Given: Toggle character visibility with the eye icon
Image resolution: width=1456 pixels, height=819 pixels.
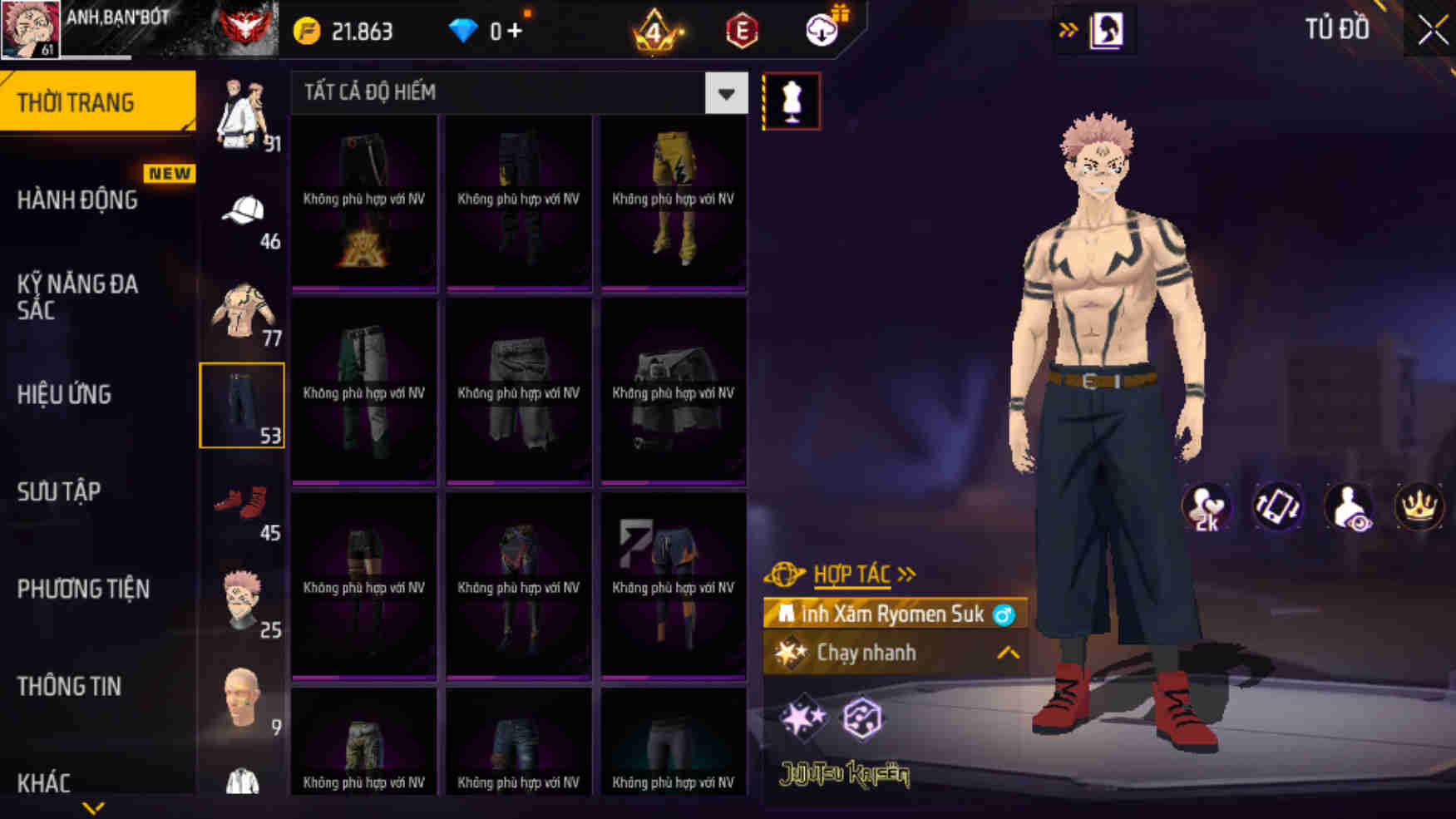Looking at the screenshot, I should click(x=1349, y=507).
